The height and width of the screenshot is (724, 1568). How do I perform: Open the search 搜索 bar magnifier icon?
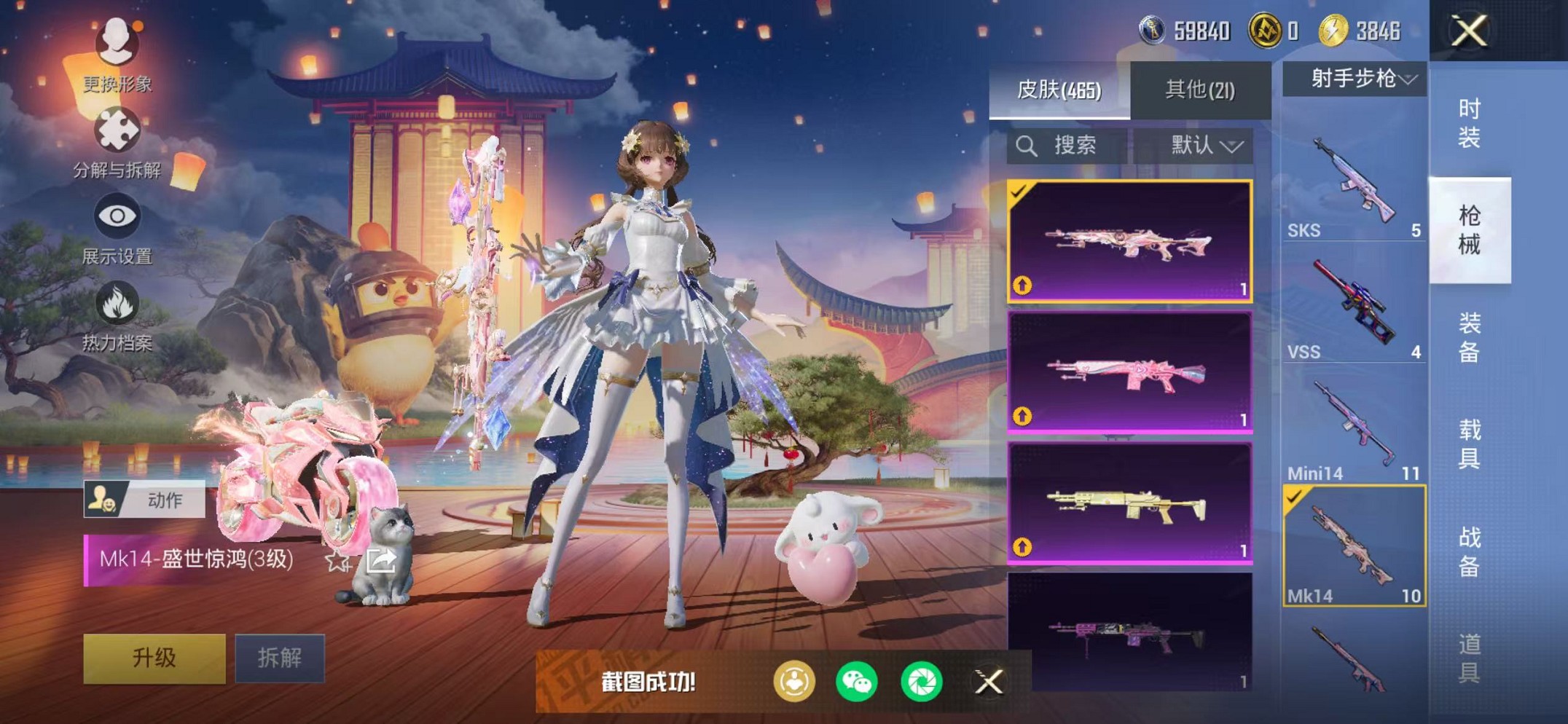point(1028,144)
